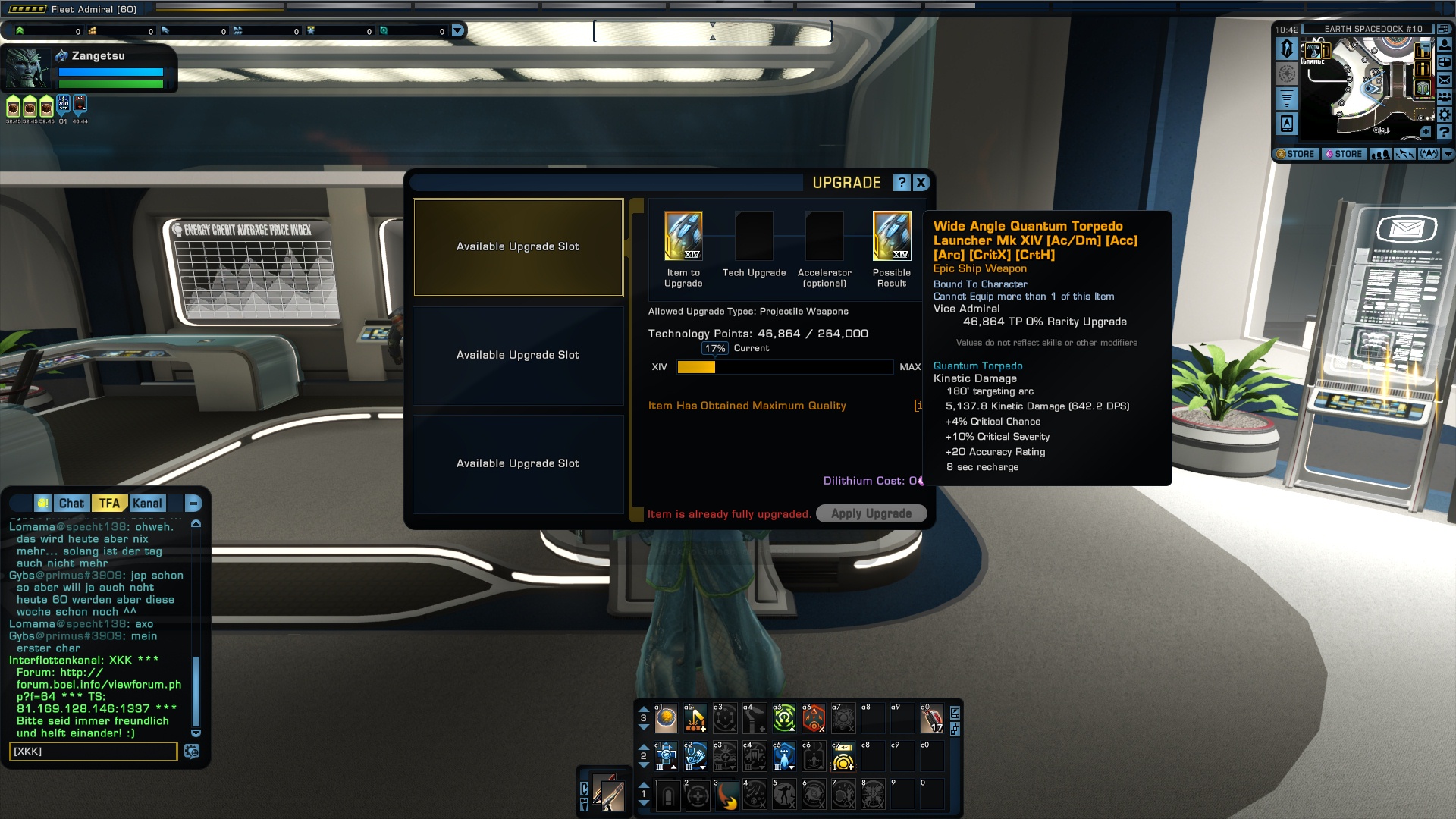Open the Upgrade window help button

(x=901, y=183)
